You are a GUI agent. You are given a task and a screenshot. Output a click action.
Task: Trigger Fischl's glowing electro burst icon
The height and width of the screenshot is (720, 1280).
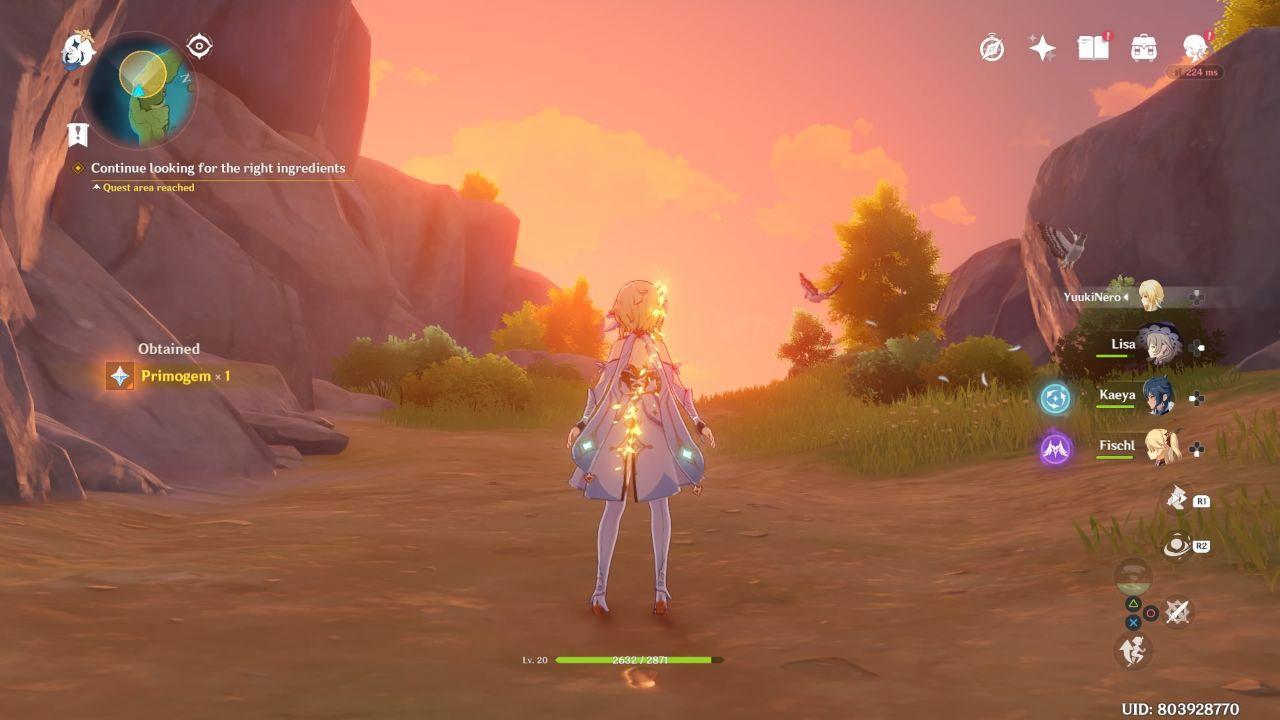(1055, 449)
